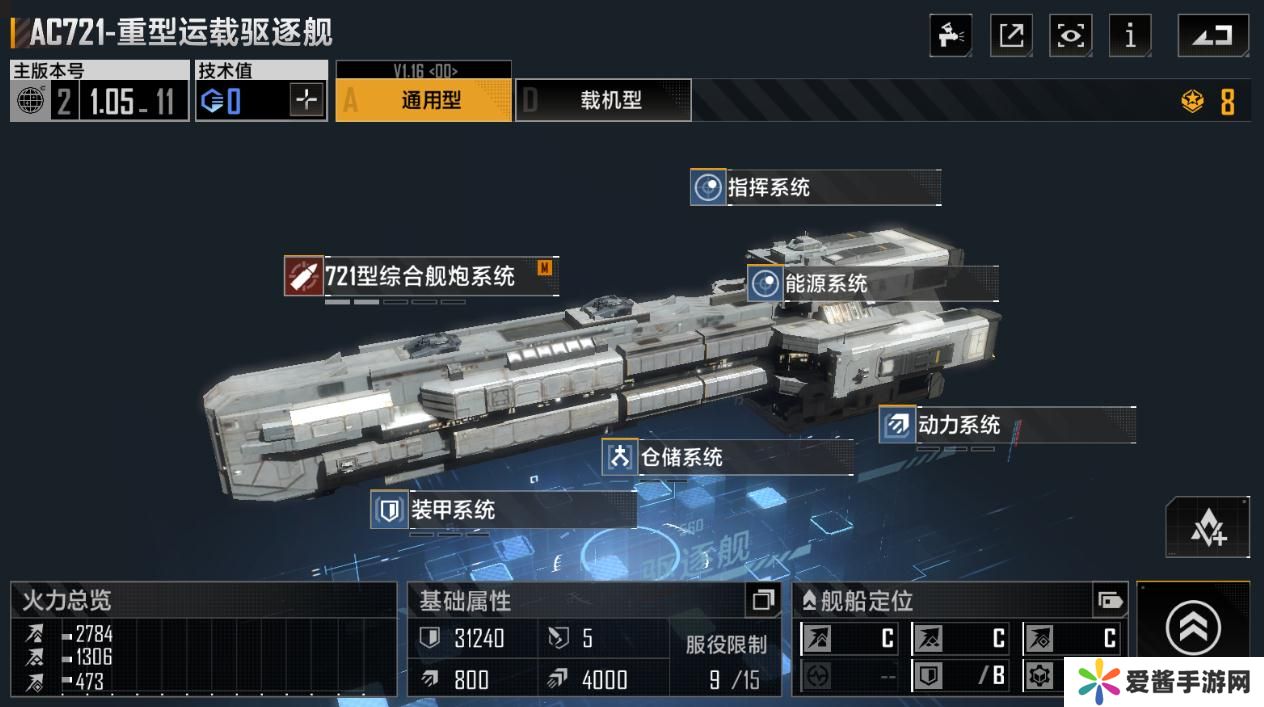This screenshot has height=707, width=1264.
Task: Switch to the 通用型 variant tab
Action: point(423,100)
